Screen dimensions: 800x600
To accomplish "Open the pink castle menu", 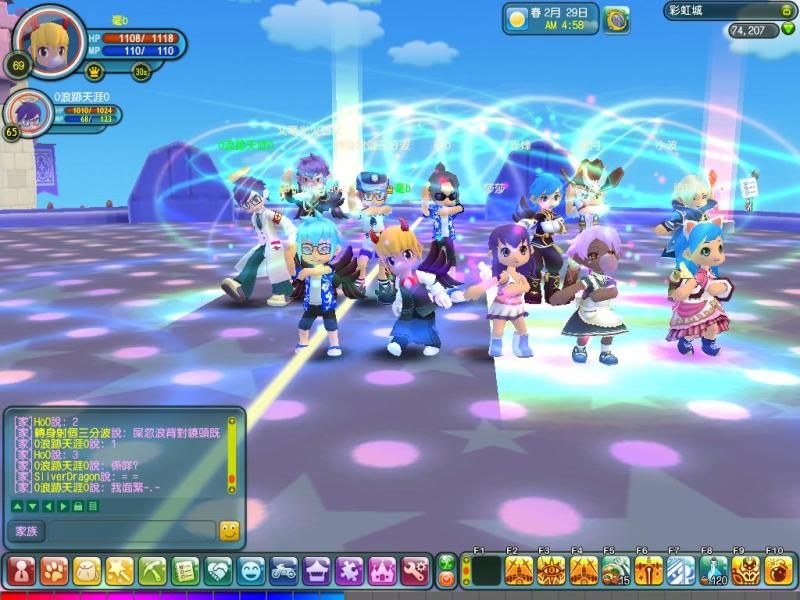I will coord(382,571).
